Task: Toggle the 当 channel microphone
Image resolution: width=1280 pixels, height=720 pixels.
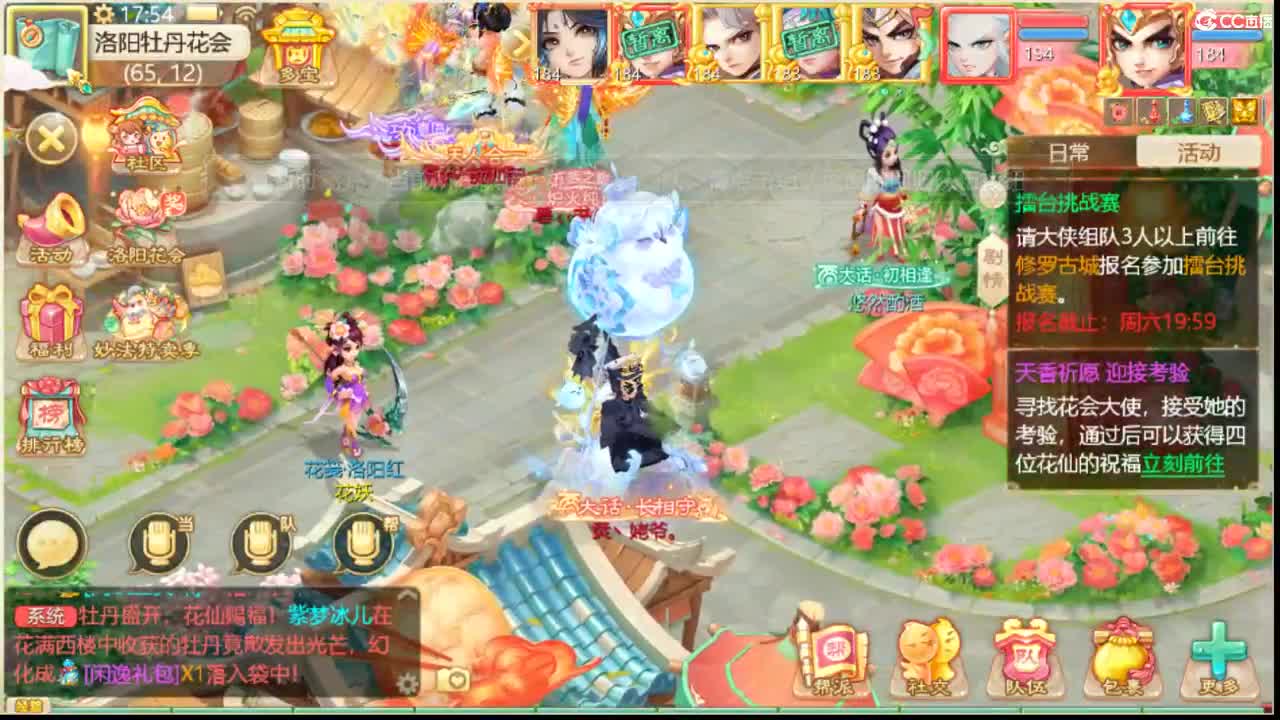Action: 160,543
